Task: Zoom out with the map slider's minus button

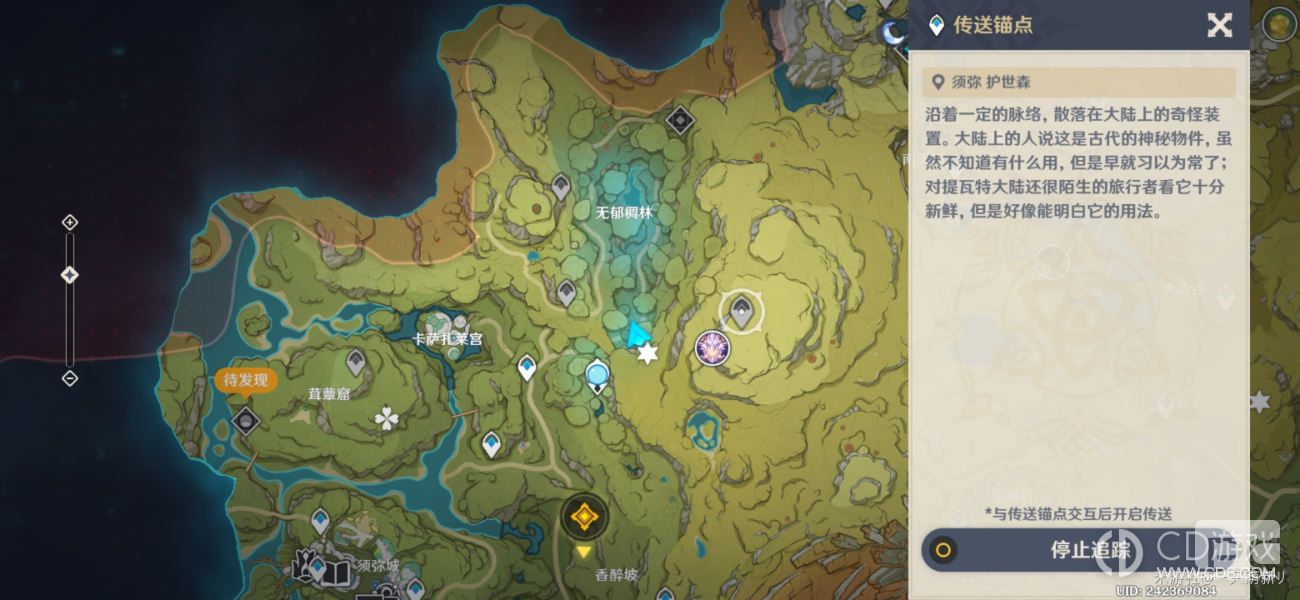Action: click(x=69, y=378)
